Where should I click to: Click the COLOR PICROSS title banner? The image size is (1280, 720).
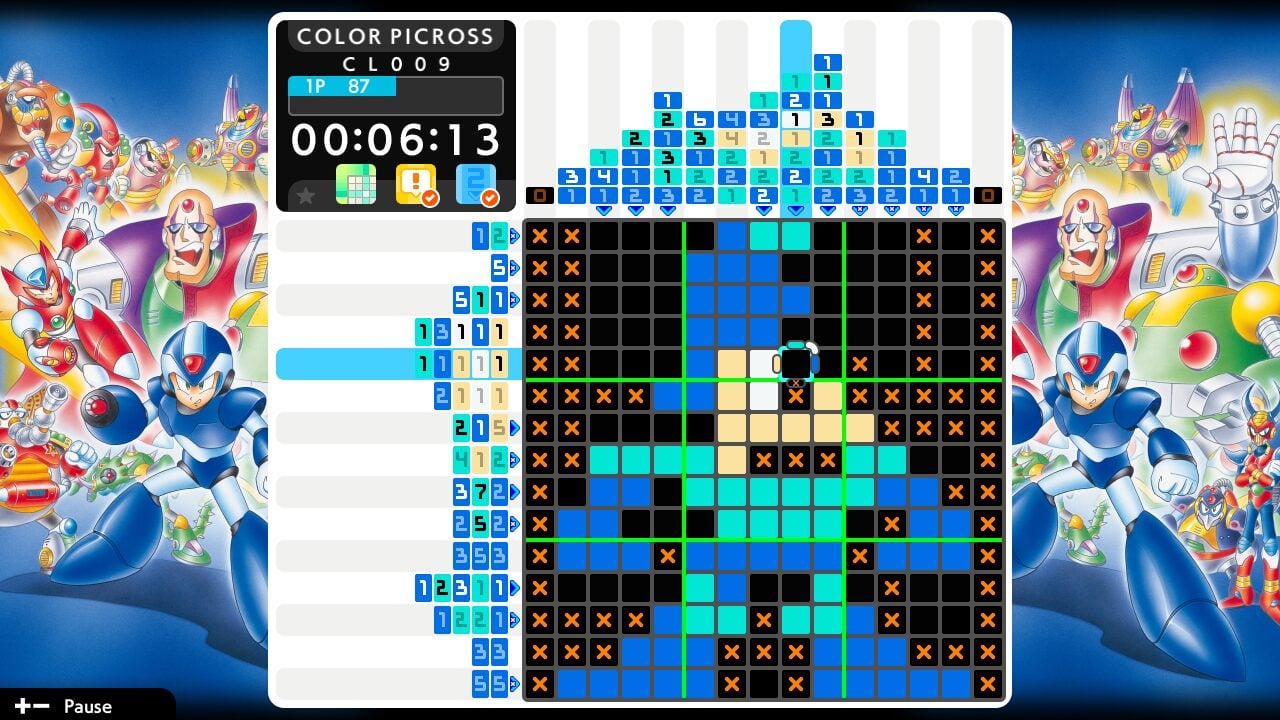(x=394, y=36)
